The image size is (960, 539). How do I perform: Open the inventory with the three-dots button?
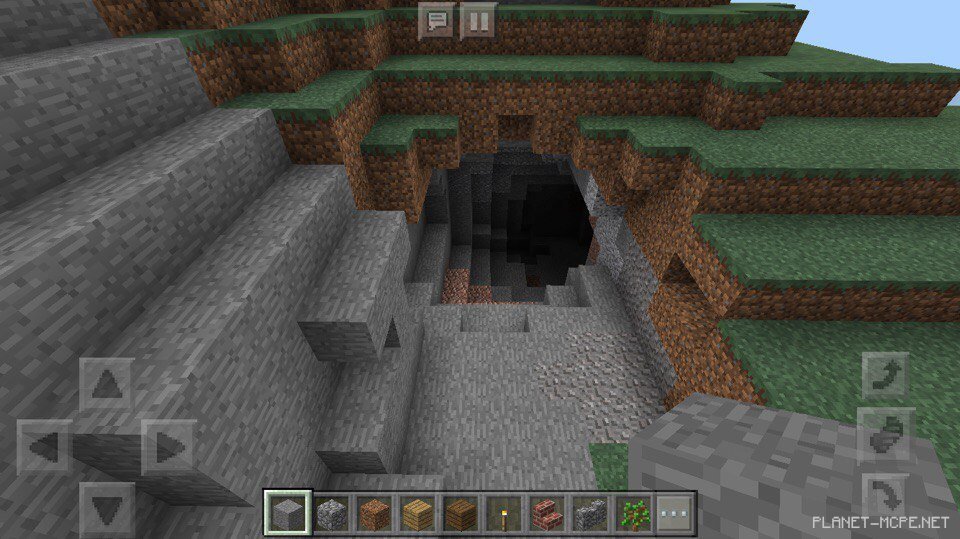[x=676, y=514]
